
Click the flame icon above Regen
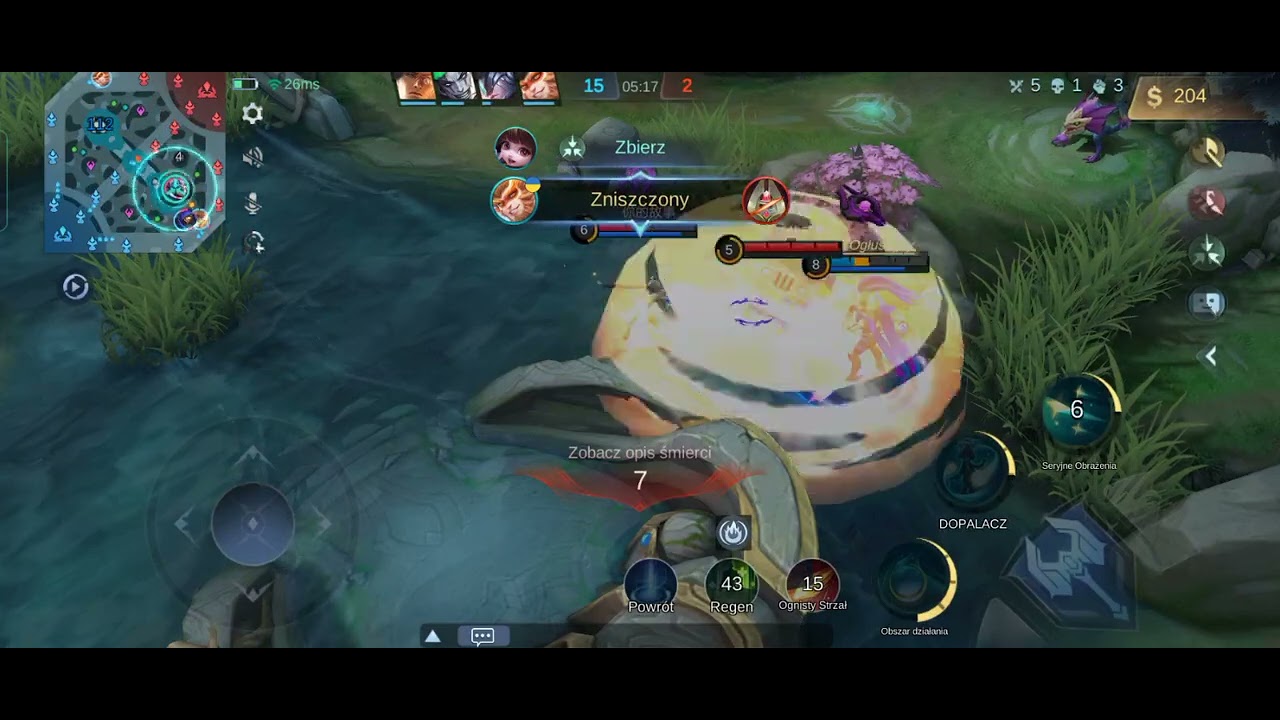[733, 533]
